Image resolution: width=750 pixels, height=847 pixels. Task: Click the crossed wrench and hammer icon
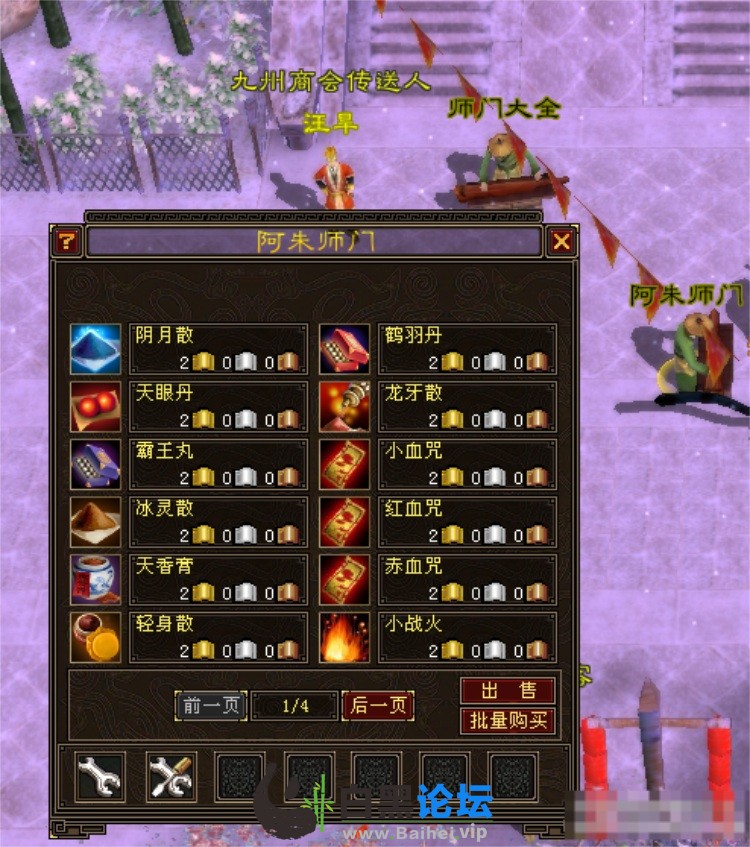(171, 776)
